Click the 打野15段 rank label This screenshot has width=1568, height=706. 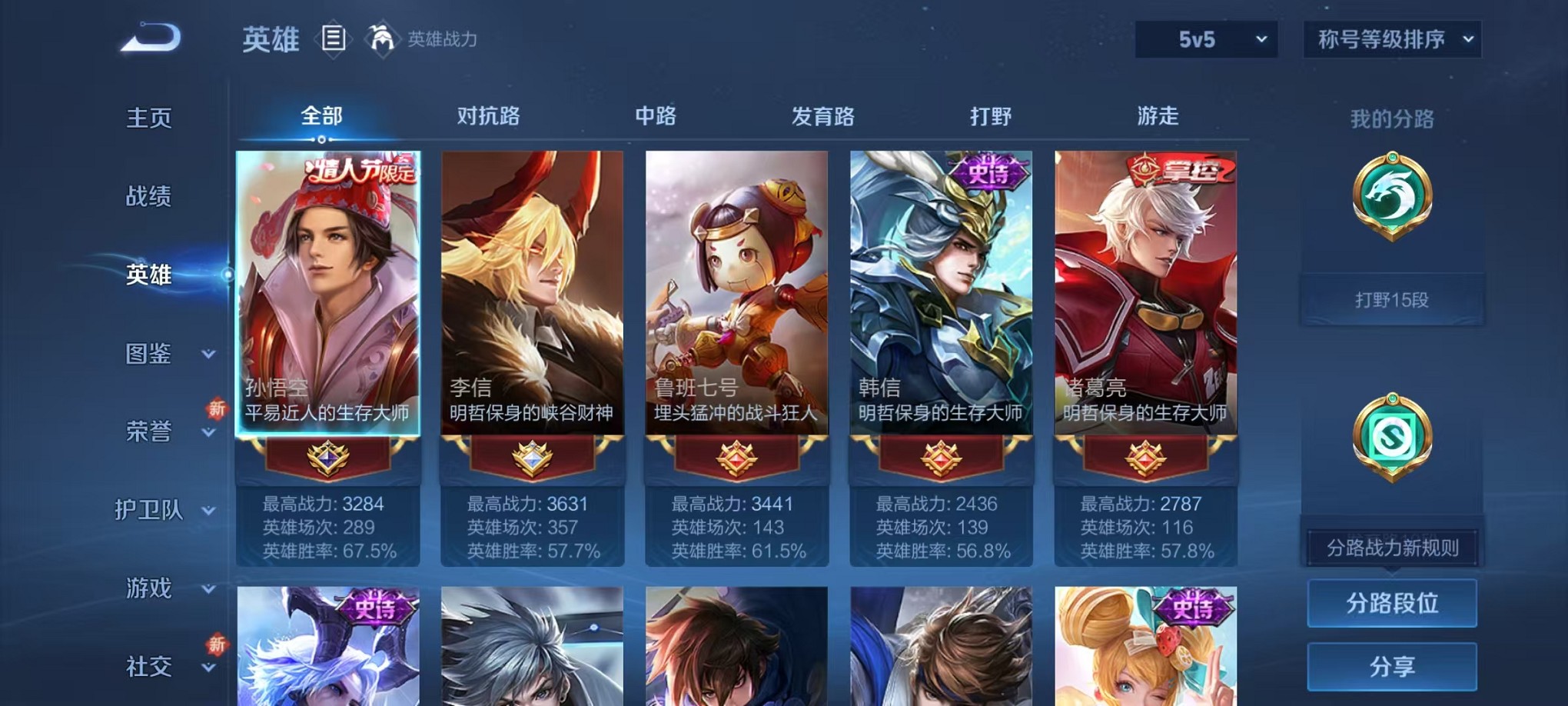1391,299
